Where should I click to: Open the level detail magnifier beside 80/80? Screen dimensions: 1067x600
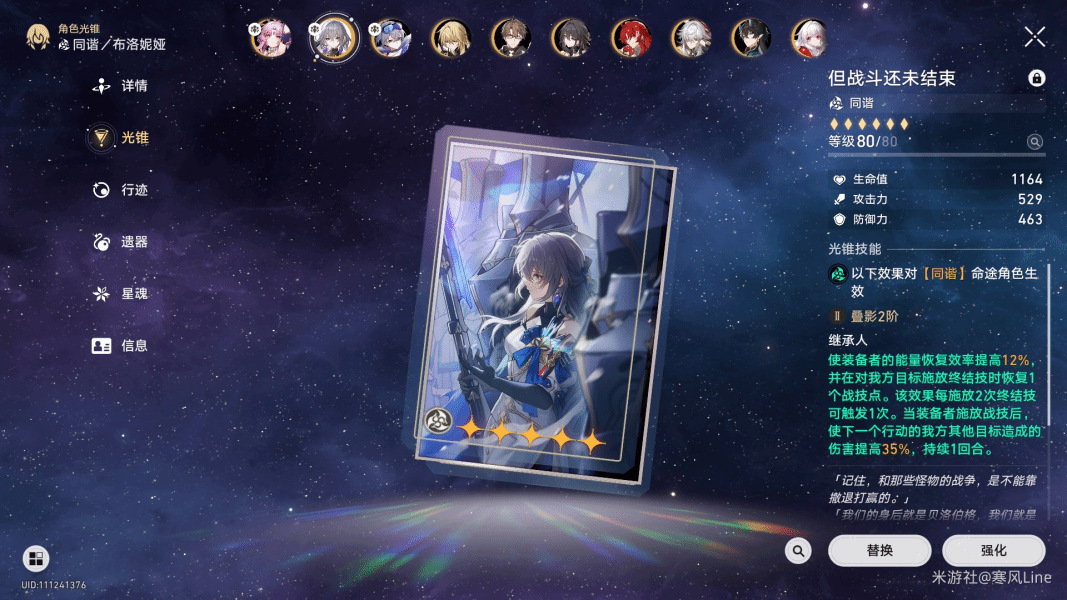(1035, 142)
